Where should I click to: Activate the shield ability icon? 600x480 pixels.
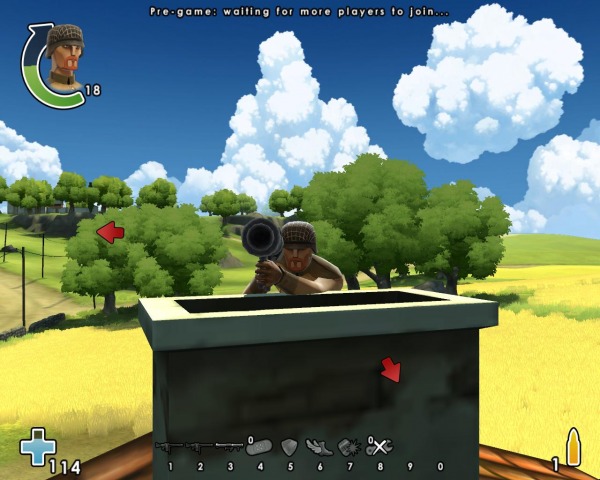click(x=290, y=448)
